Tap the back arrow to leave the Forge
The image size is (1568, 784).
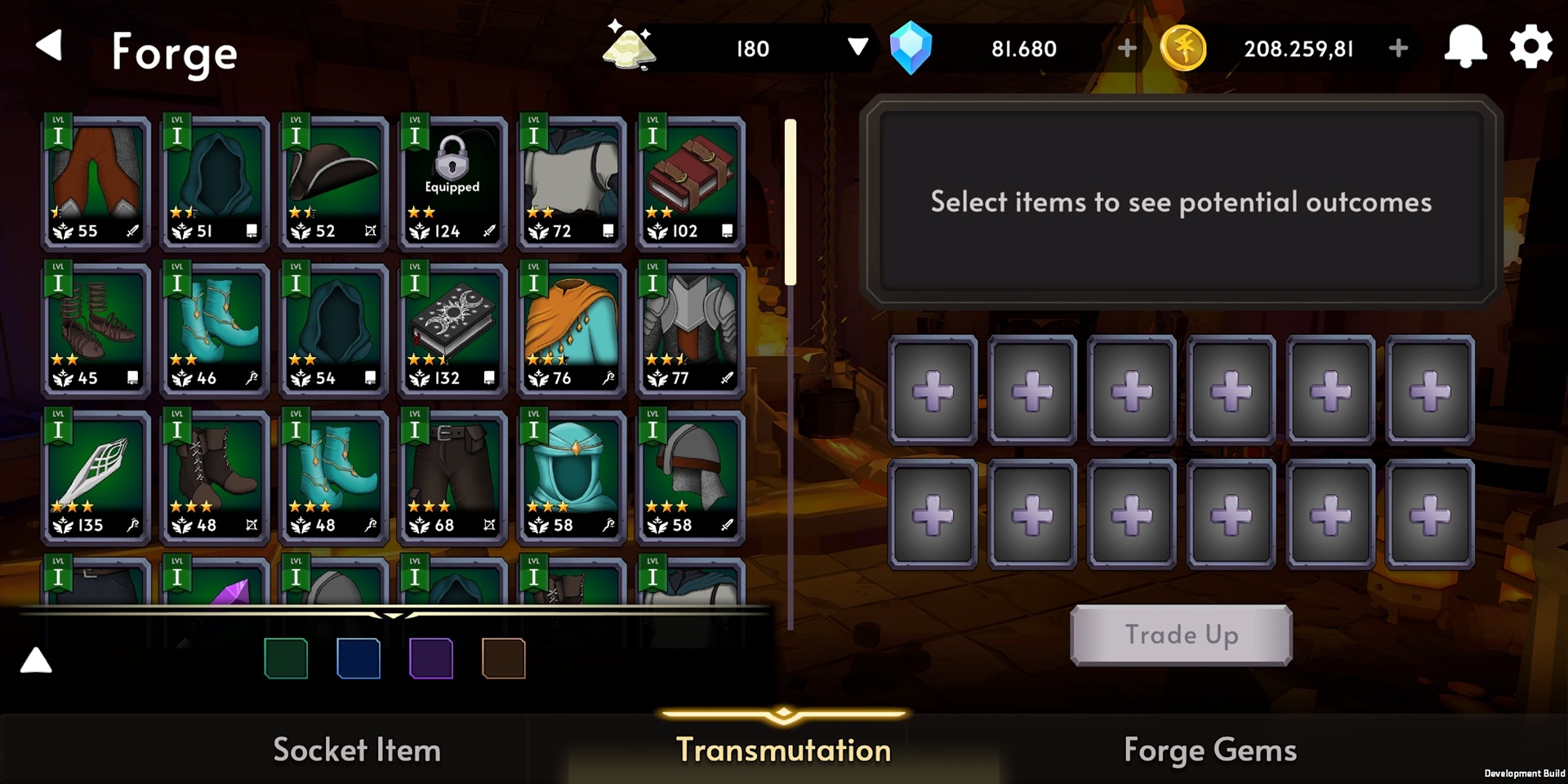(x=51, y=47)
